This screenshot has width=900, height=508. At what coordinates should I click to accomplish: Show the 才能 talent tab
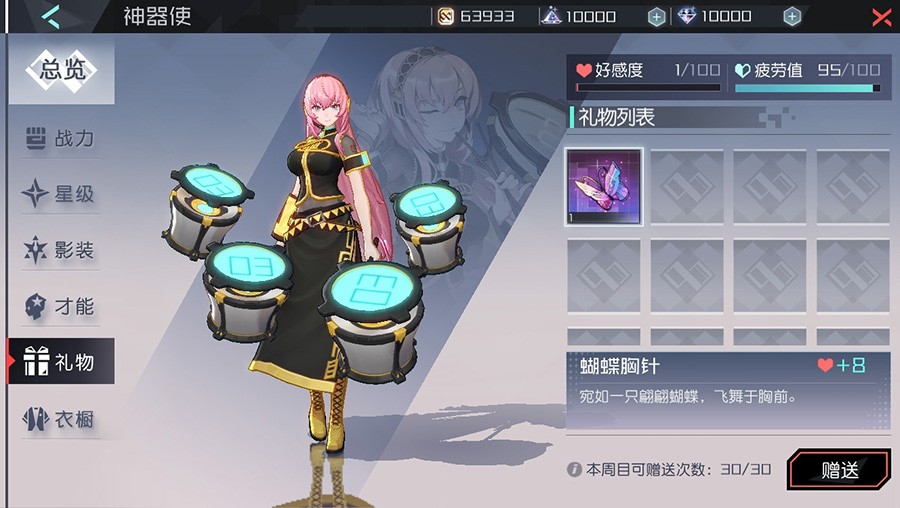tap(61, 306)
